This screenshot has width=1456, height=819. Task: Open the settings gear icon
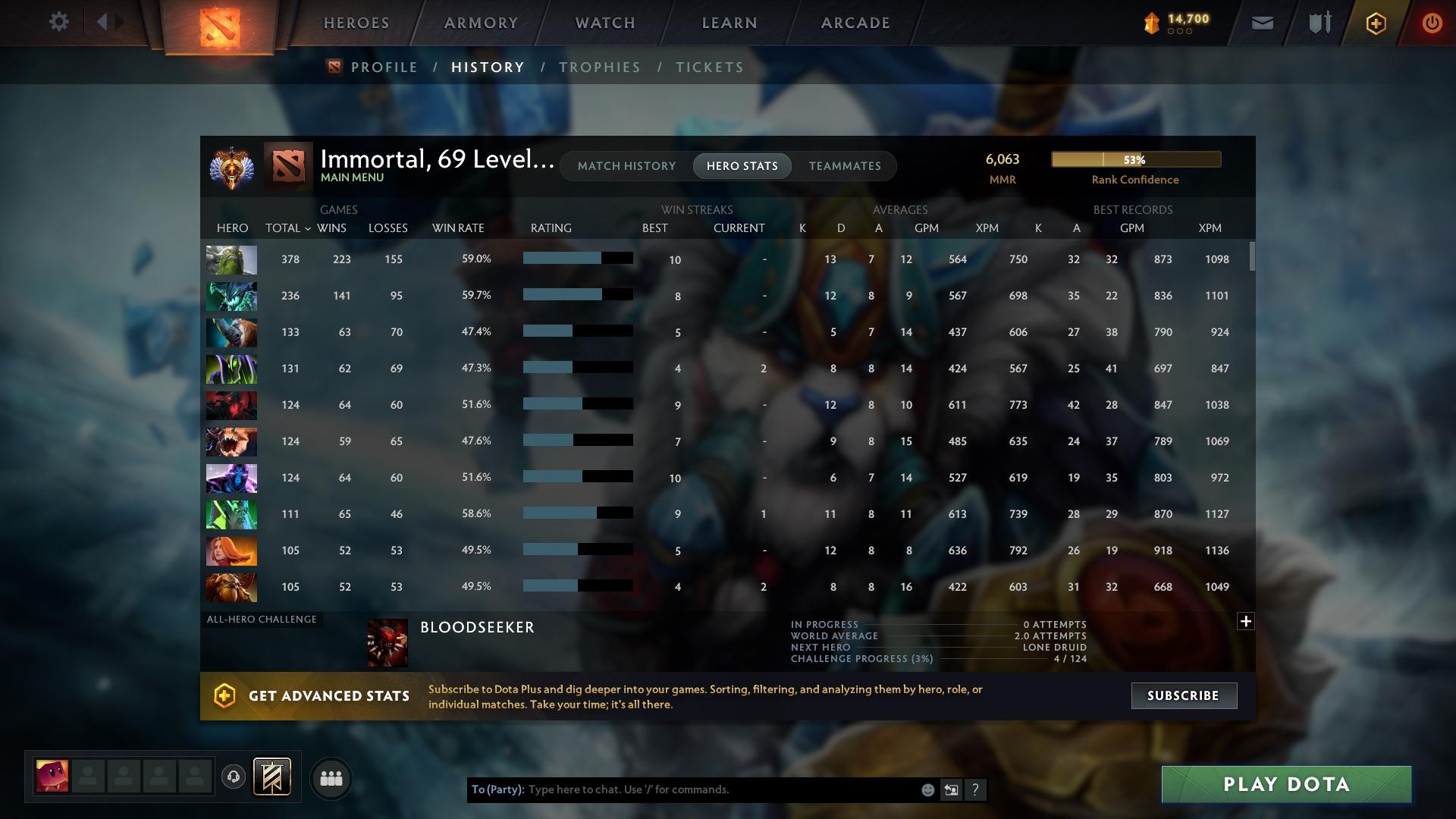click(x=59, y=21)
